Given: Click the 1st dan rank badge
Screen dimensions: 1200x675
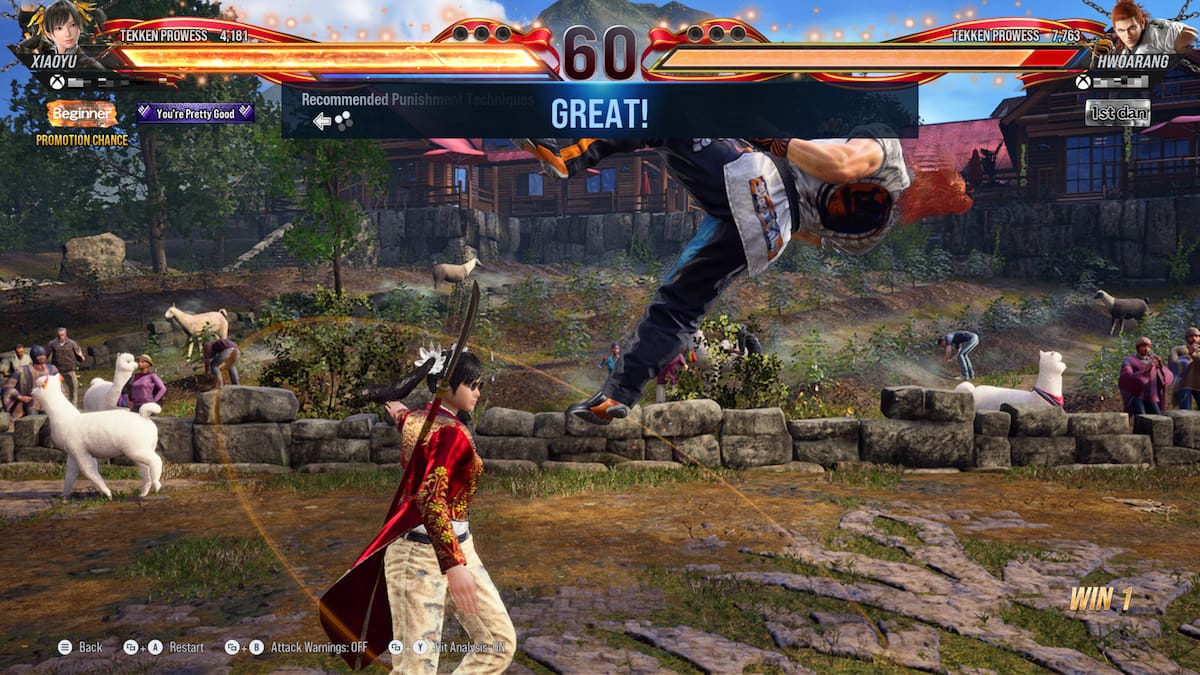Looking at the screenshot, I should tap(1117, 112).
